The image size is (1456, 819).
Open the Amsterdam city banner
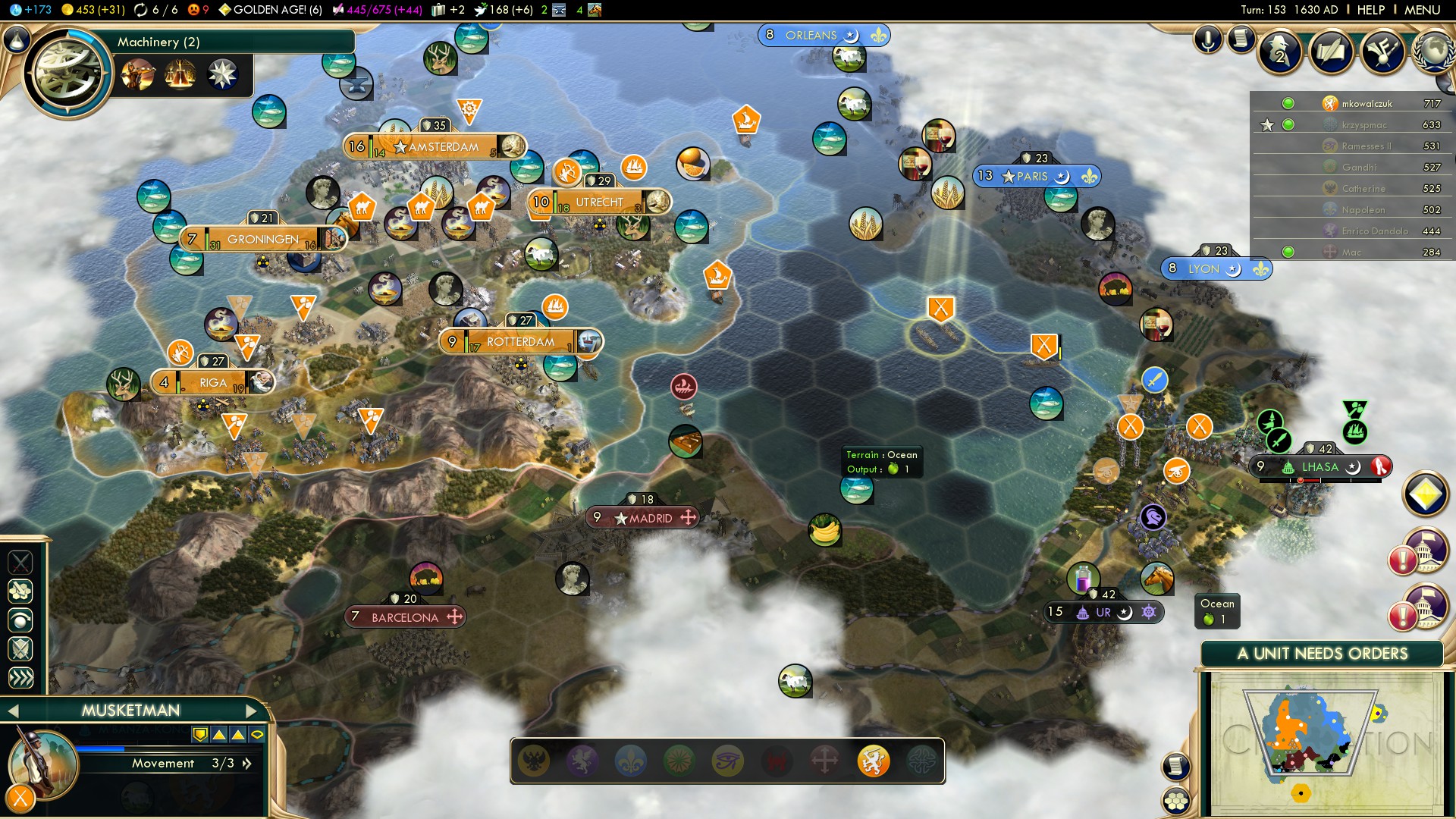click(443, 147)
